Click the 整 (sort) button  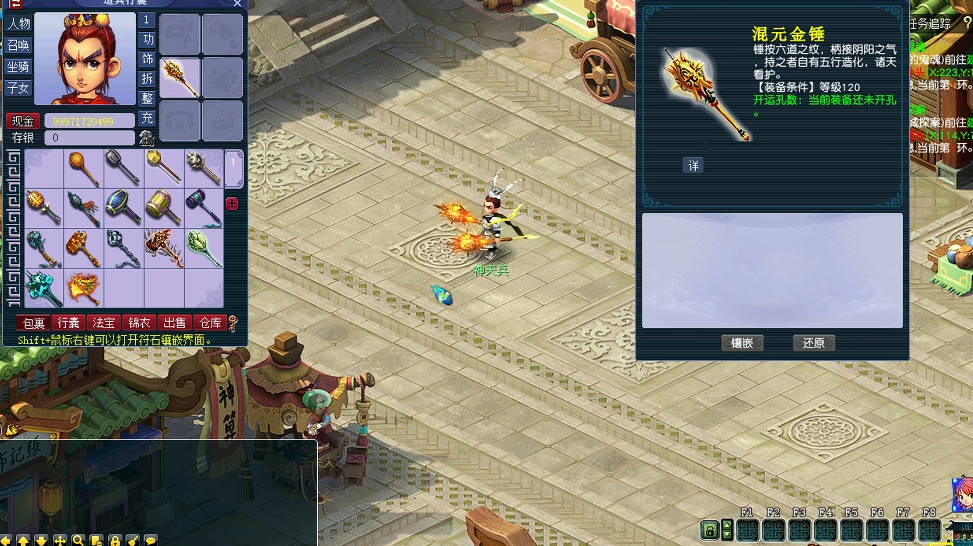[x=147, y=98]
